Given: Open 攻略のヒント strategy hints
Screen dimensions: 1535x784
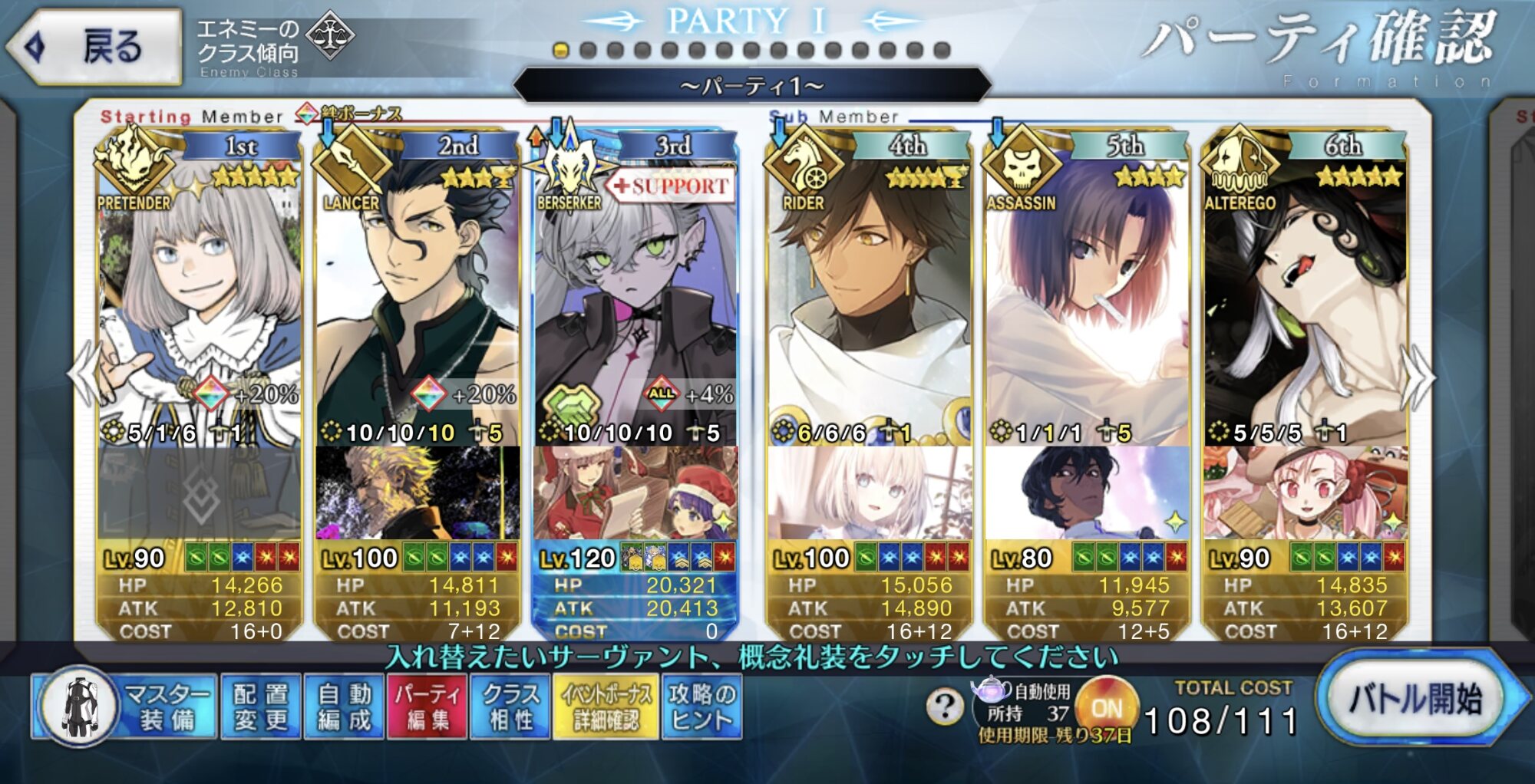Looking at the screenshot, I should 701,707.
